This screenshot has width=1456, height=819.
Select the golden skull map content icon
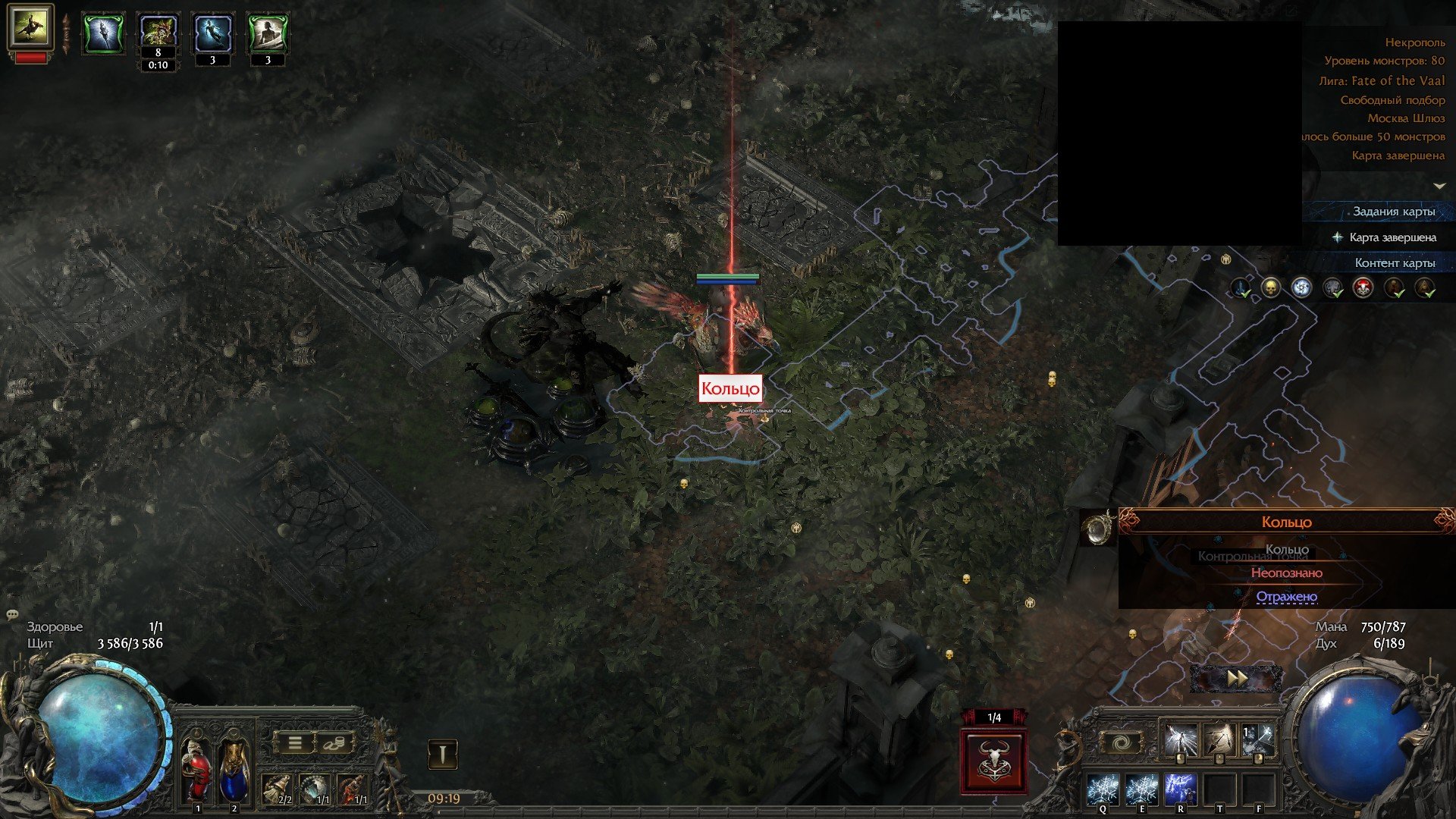click(1269, 287)
